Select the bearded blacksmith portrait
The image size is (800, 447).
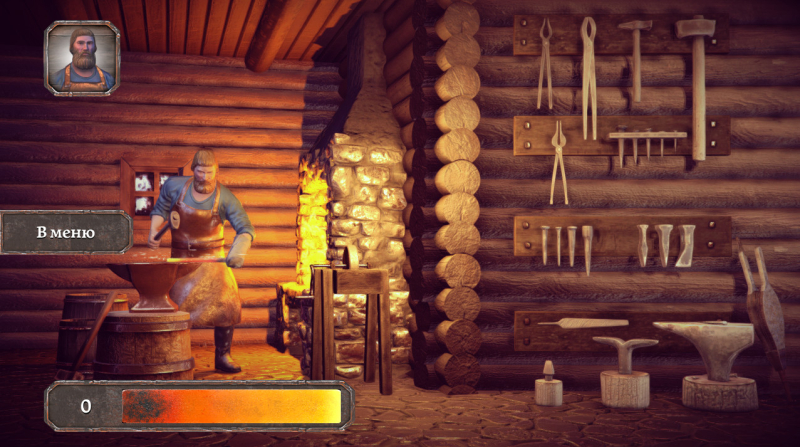82,58
